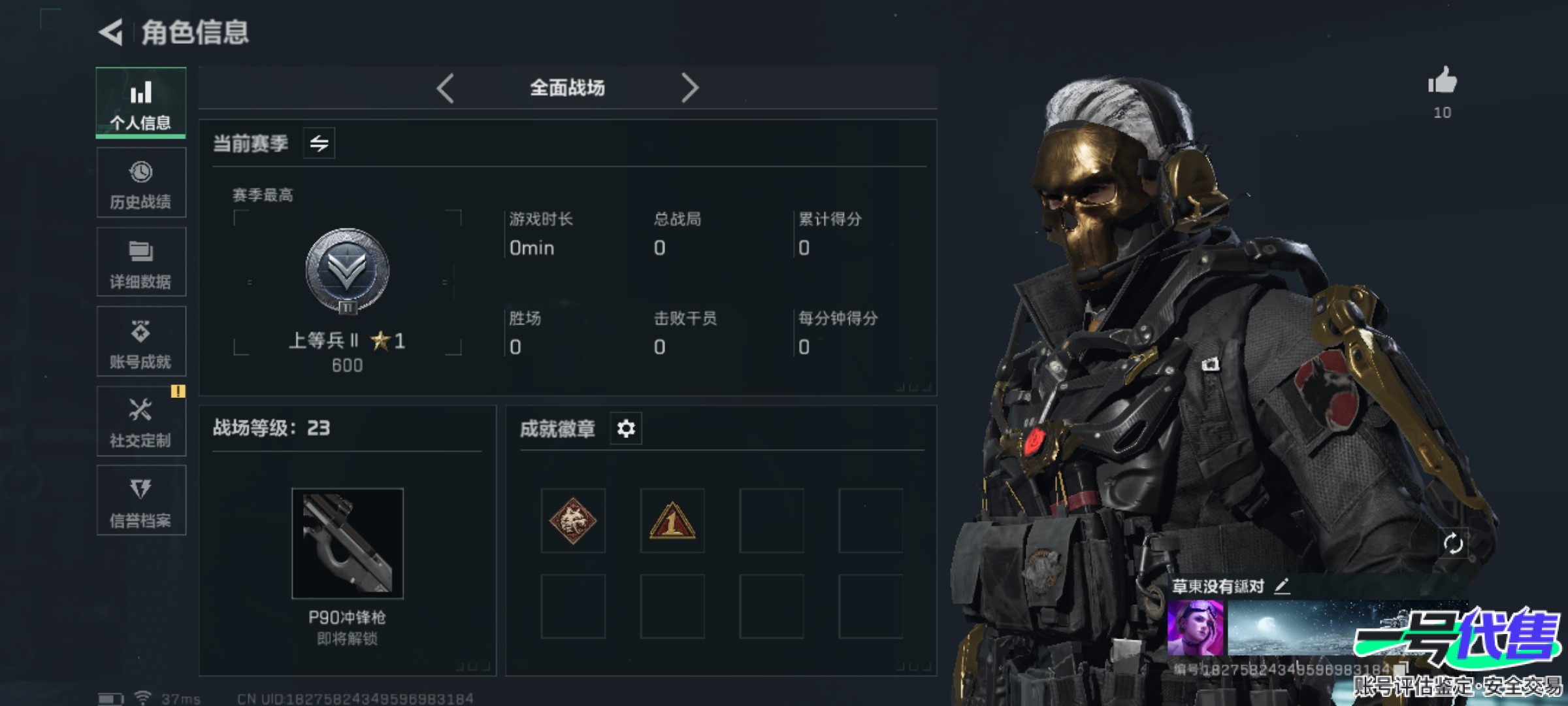1568x706 pixels.
Task: Show the 社交定制 tab
Action: 141,422
